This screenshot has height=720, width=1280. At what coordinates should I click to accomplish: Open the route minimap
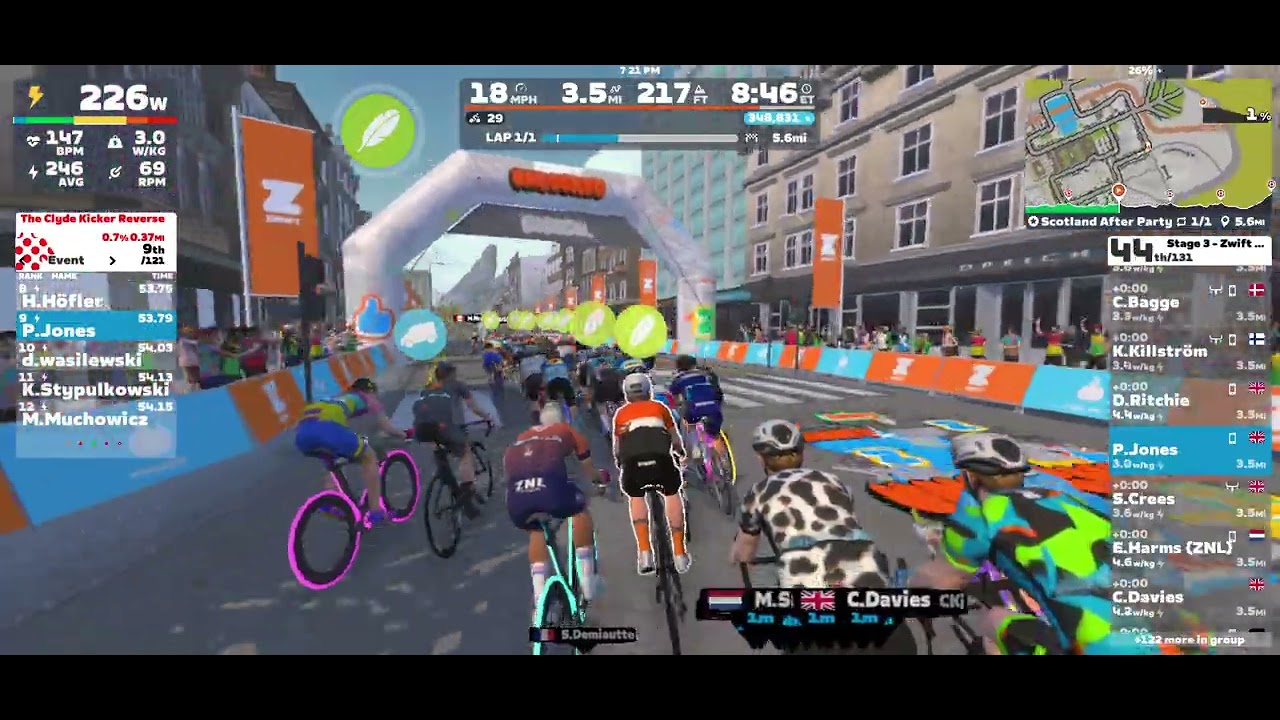[1149, 144]
